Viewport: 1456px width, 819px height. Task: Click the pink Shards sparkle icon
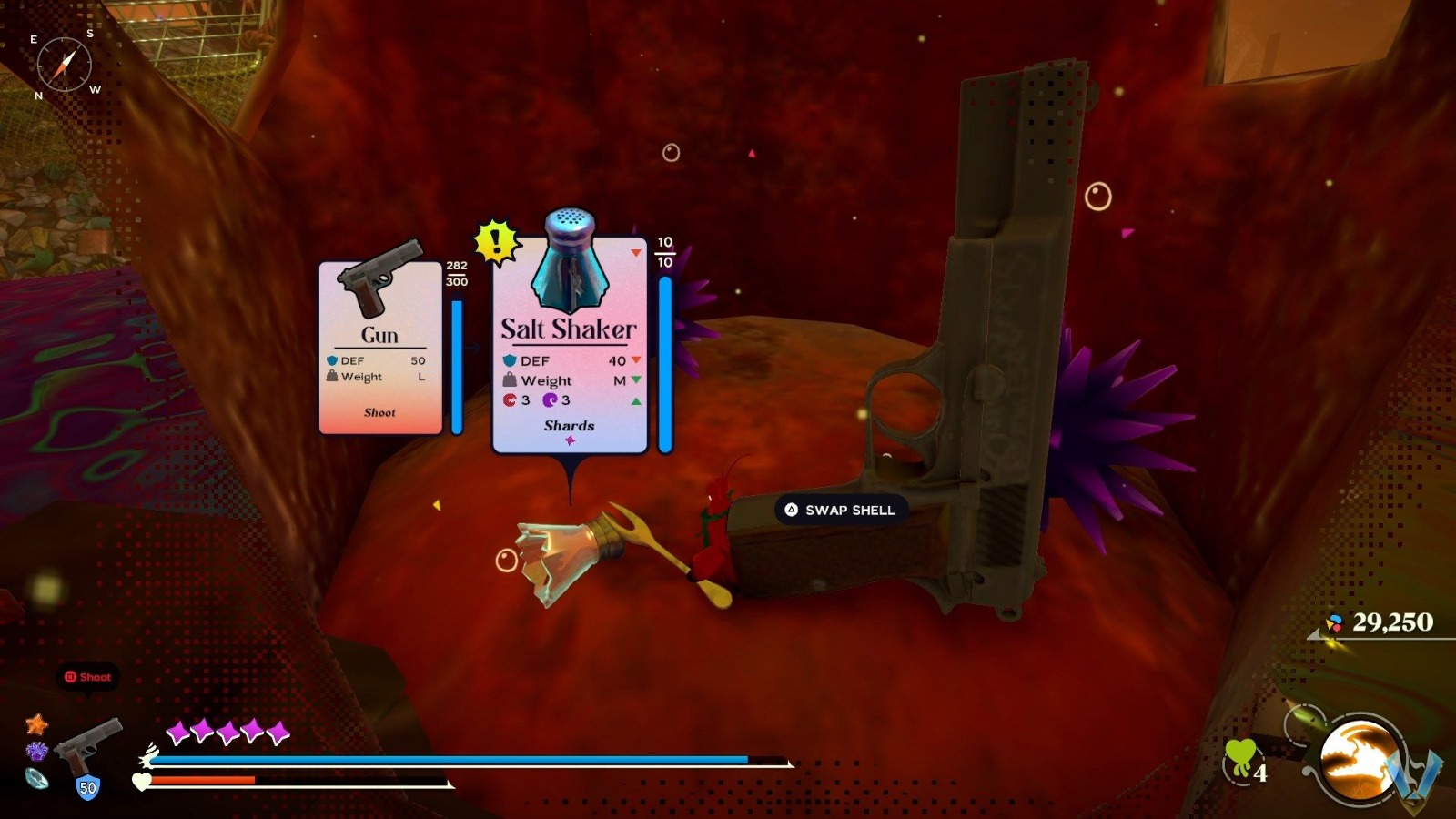tap(569, 440)
